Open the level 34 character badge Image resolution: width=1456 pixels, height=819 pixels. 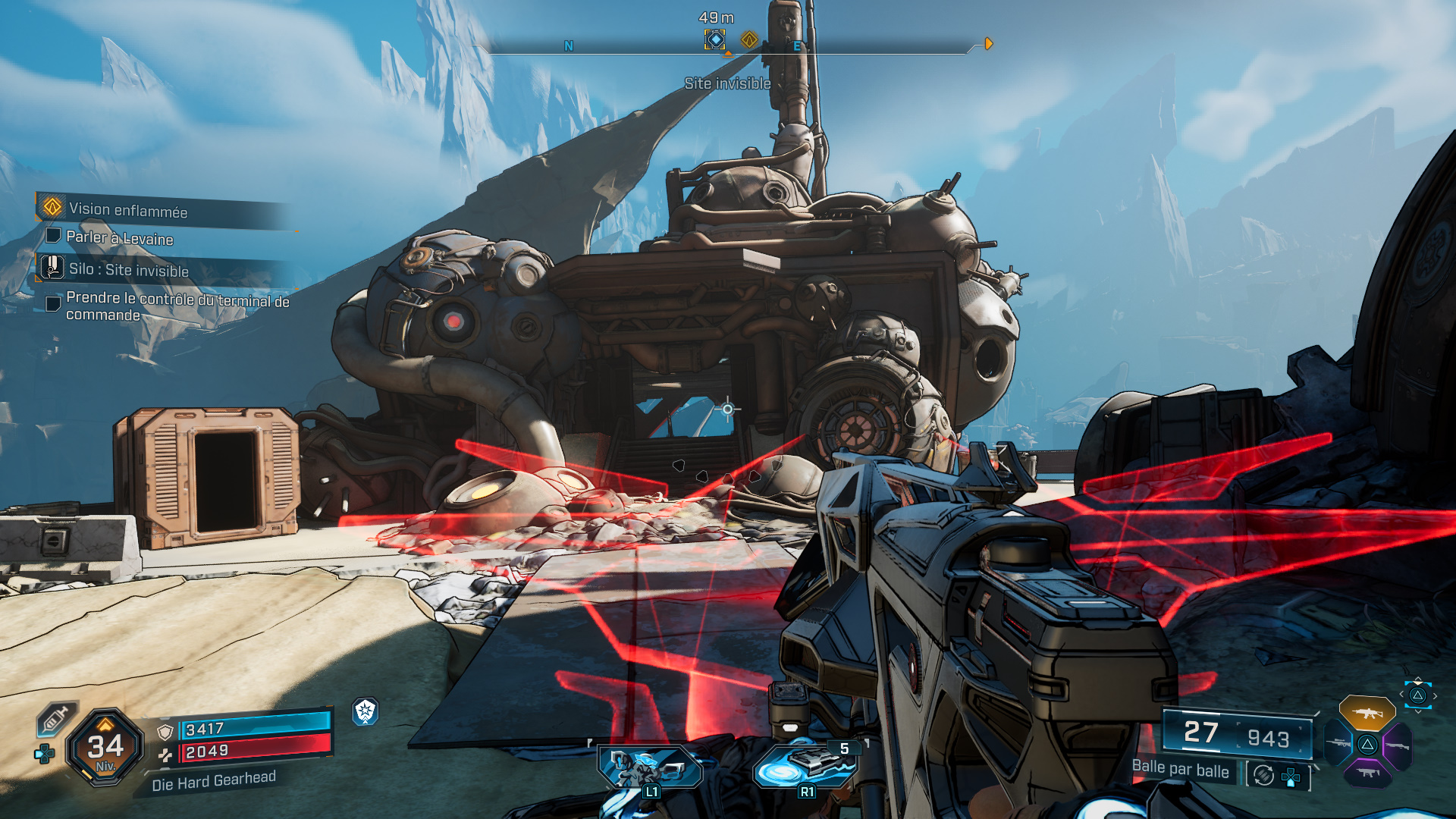coord(105,748)
